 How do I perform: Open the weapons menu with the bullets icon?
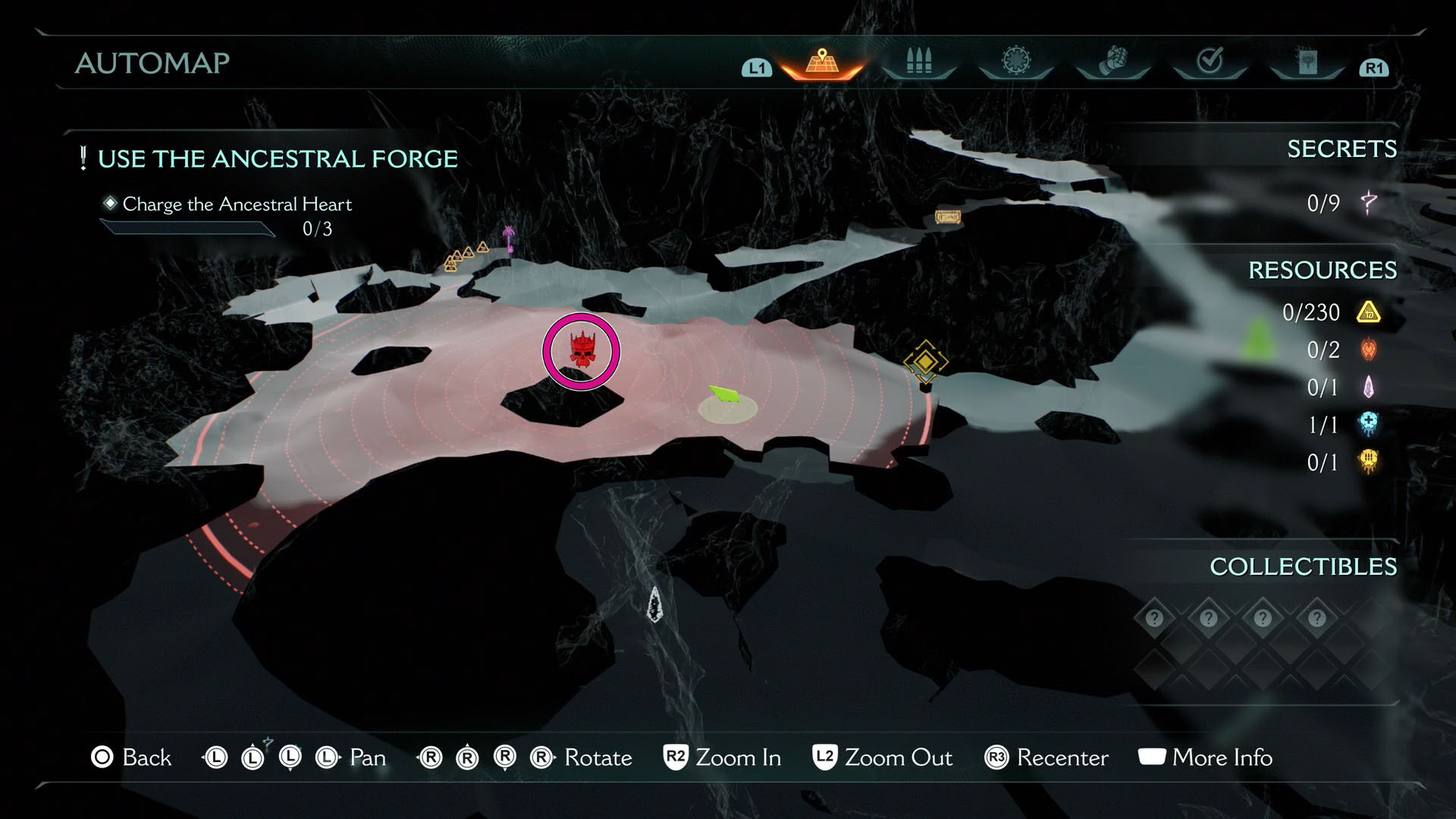point(918,62)
